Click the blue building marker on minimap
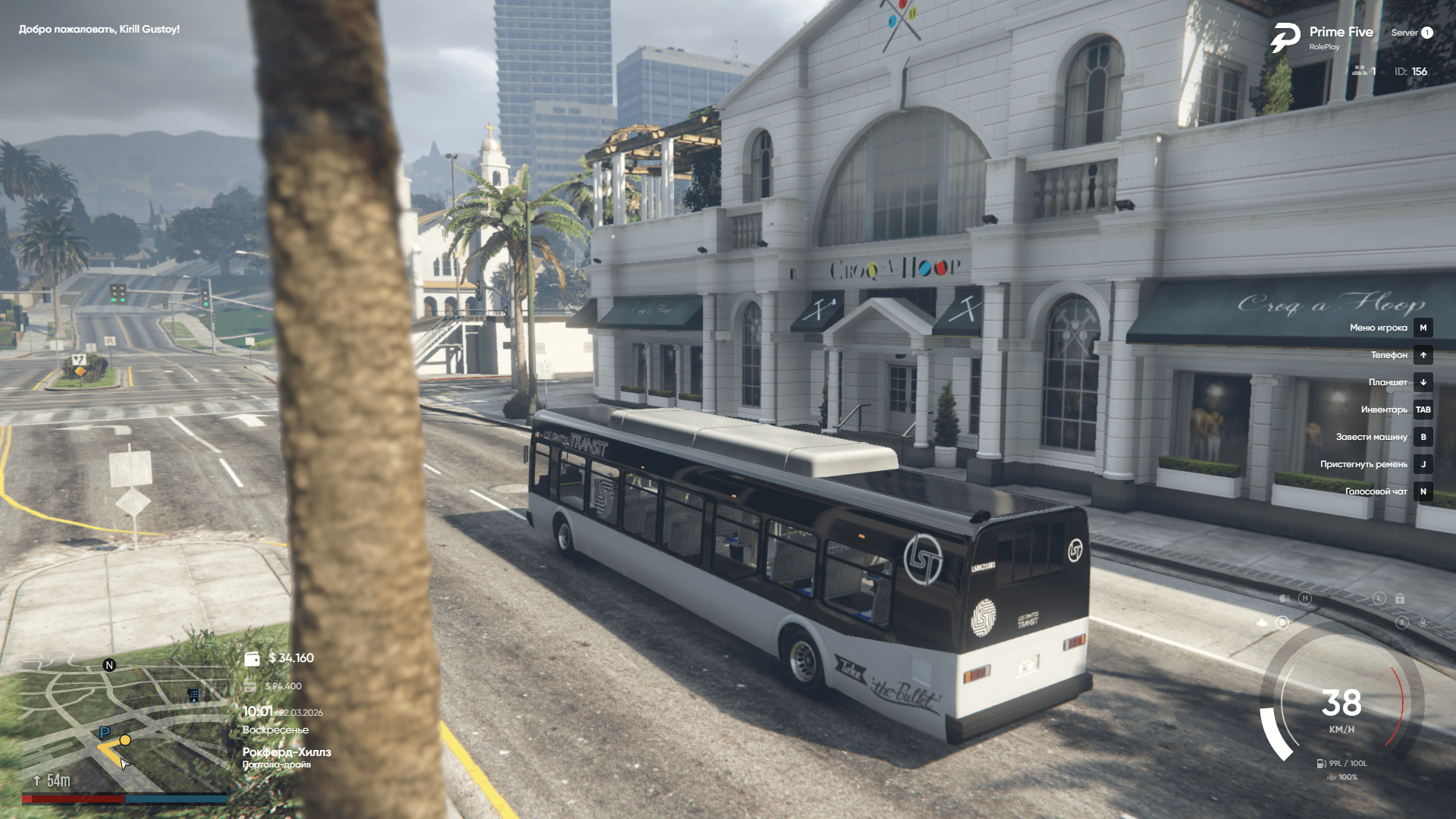The height and width of the screenshot is (819, 1456). [194, 695]
